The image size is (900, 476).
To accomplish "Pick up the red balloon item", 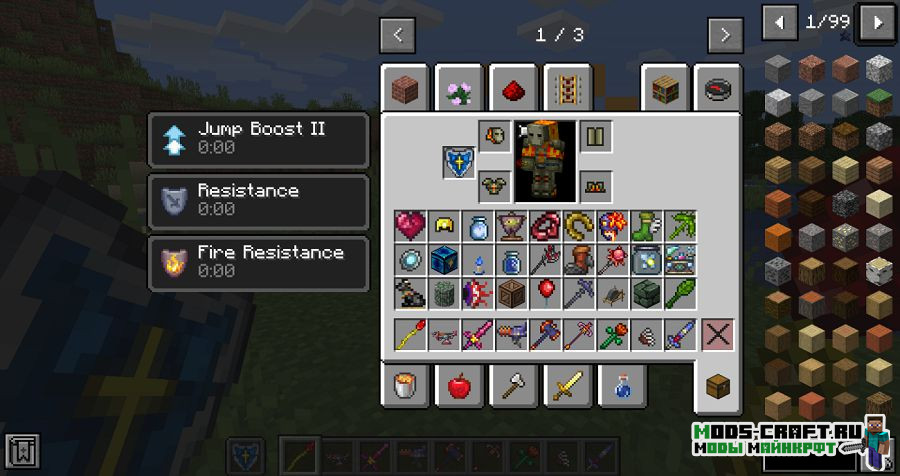I will click(x=546, y=292).
